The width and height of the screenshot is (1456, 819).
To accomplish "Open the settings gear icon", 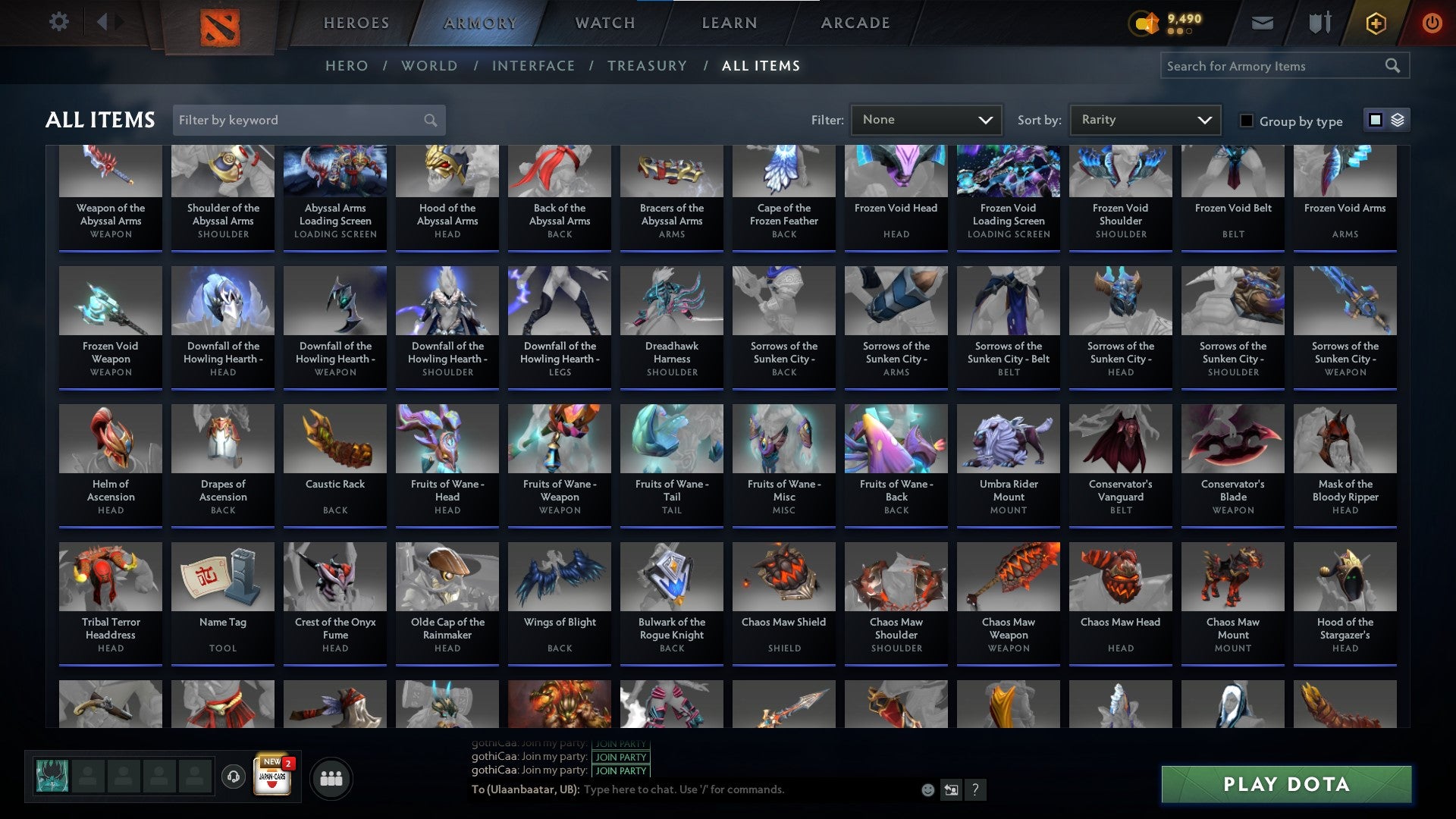I will [58, 22].
